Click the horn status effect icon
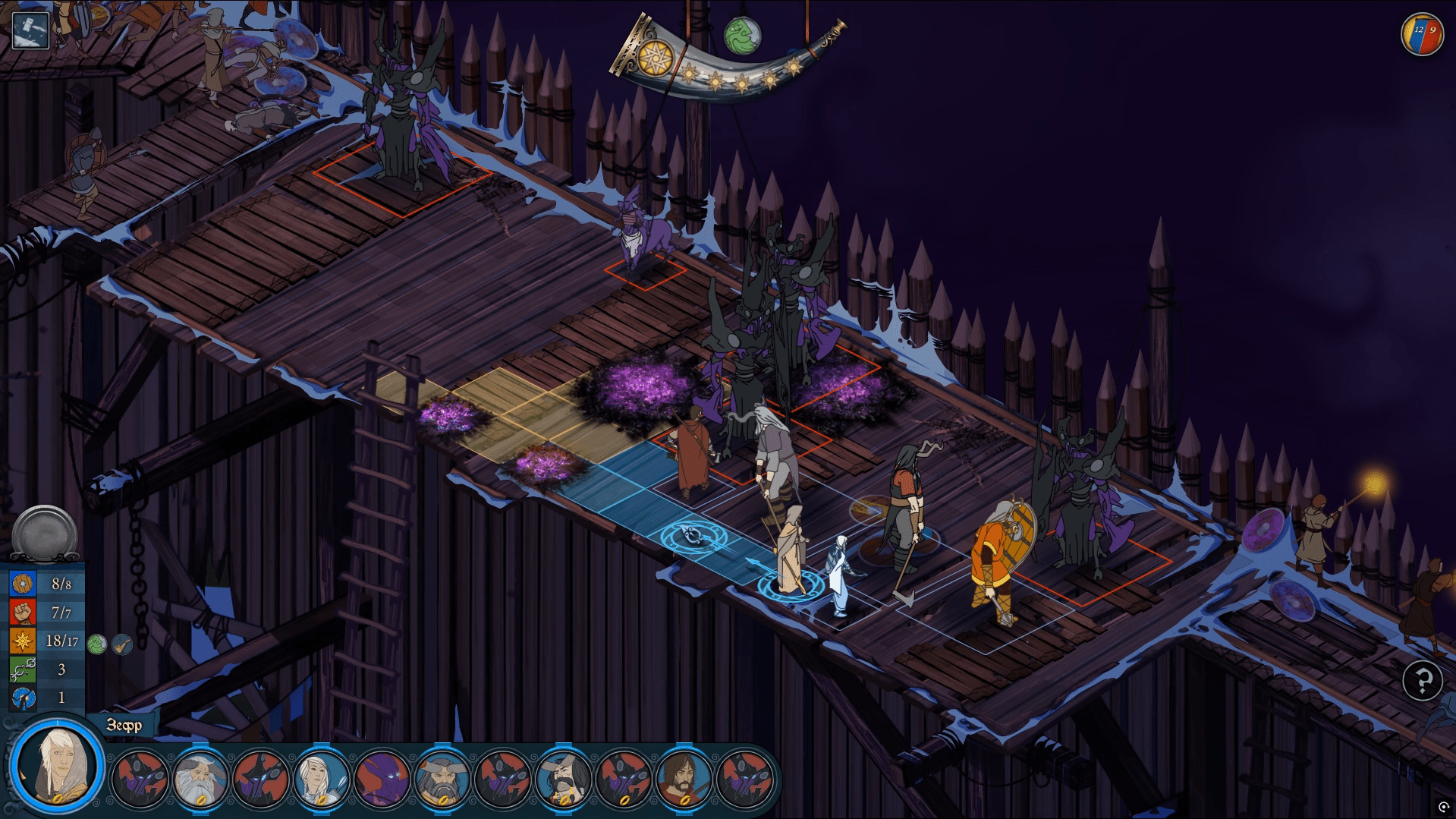This screenshot has width=1456, height=819. 121,644
